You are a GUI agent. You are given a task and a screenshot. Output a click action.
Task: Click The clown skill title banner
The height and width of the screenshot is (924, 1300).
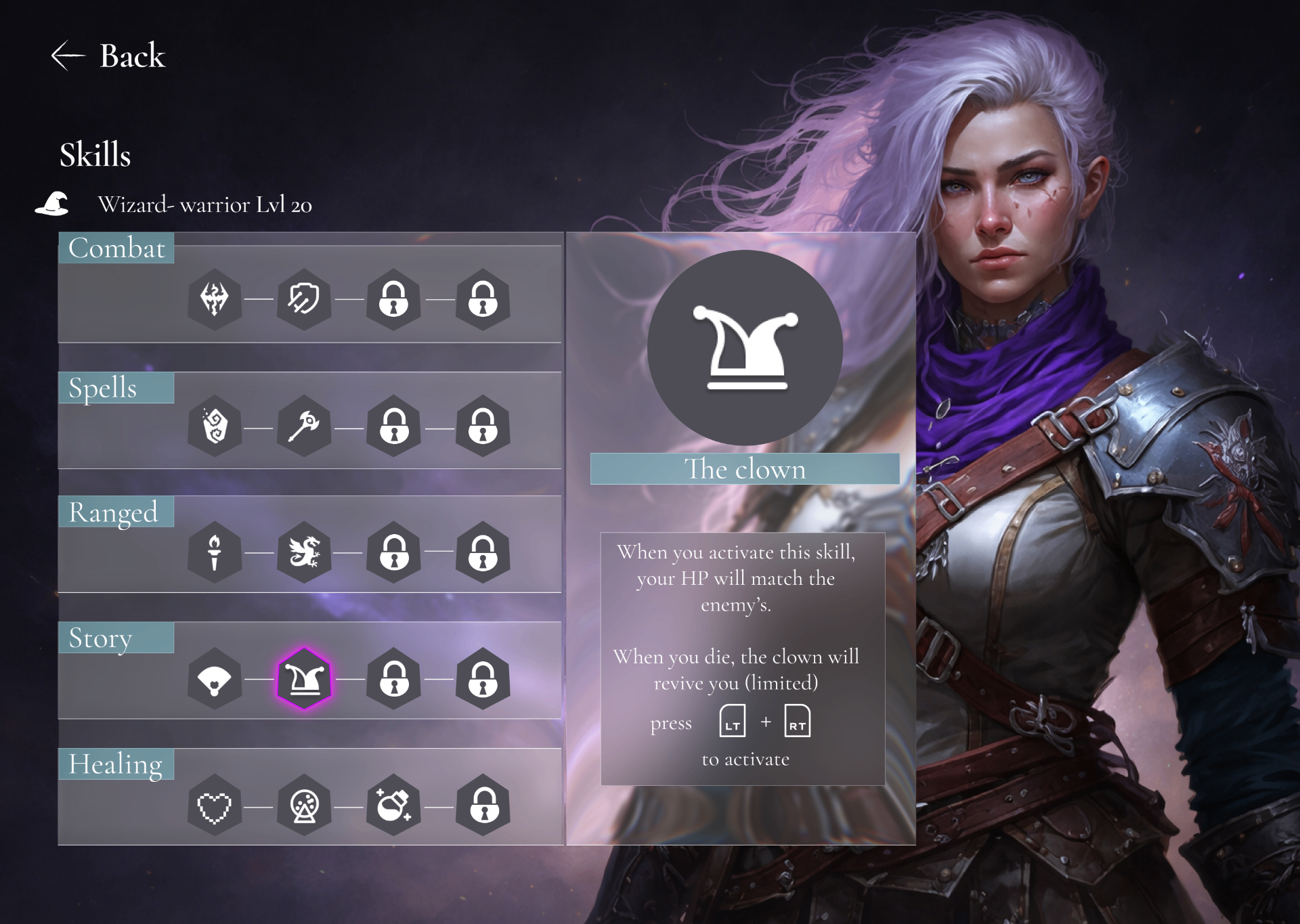[x=745, y=468]
